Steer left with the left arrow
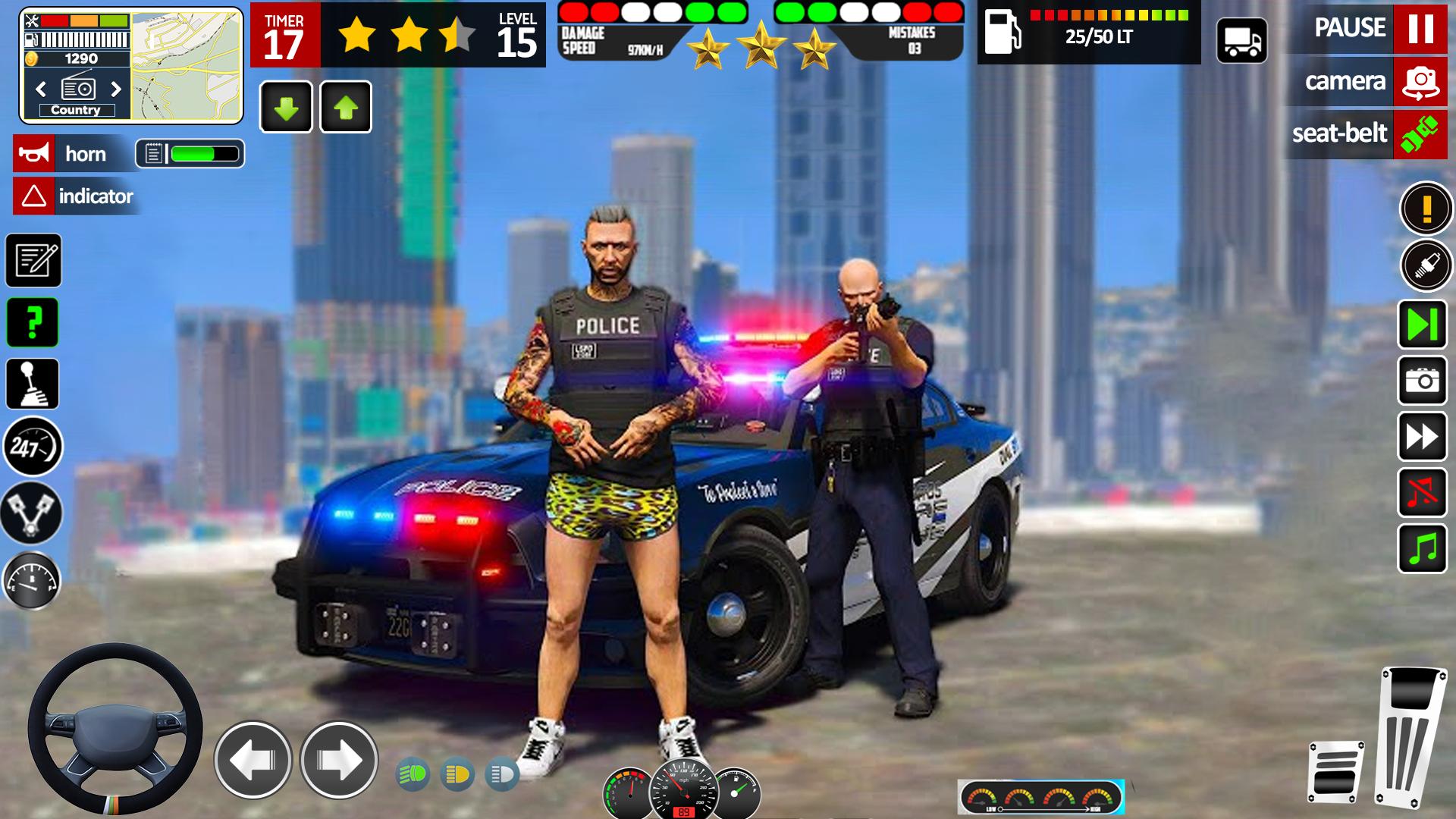Screen dimensions: 1456x819 [x=253, y=759]
